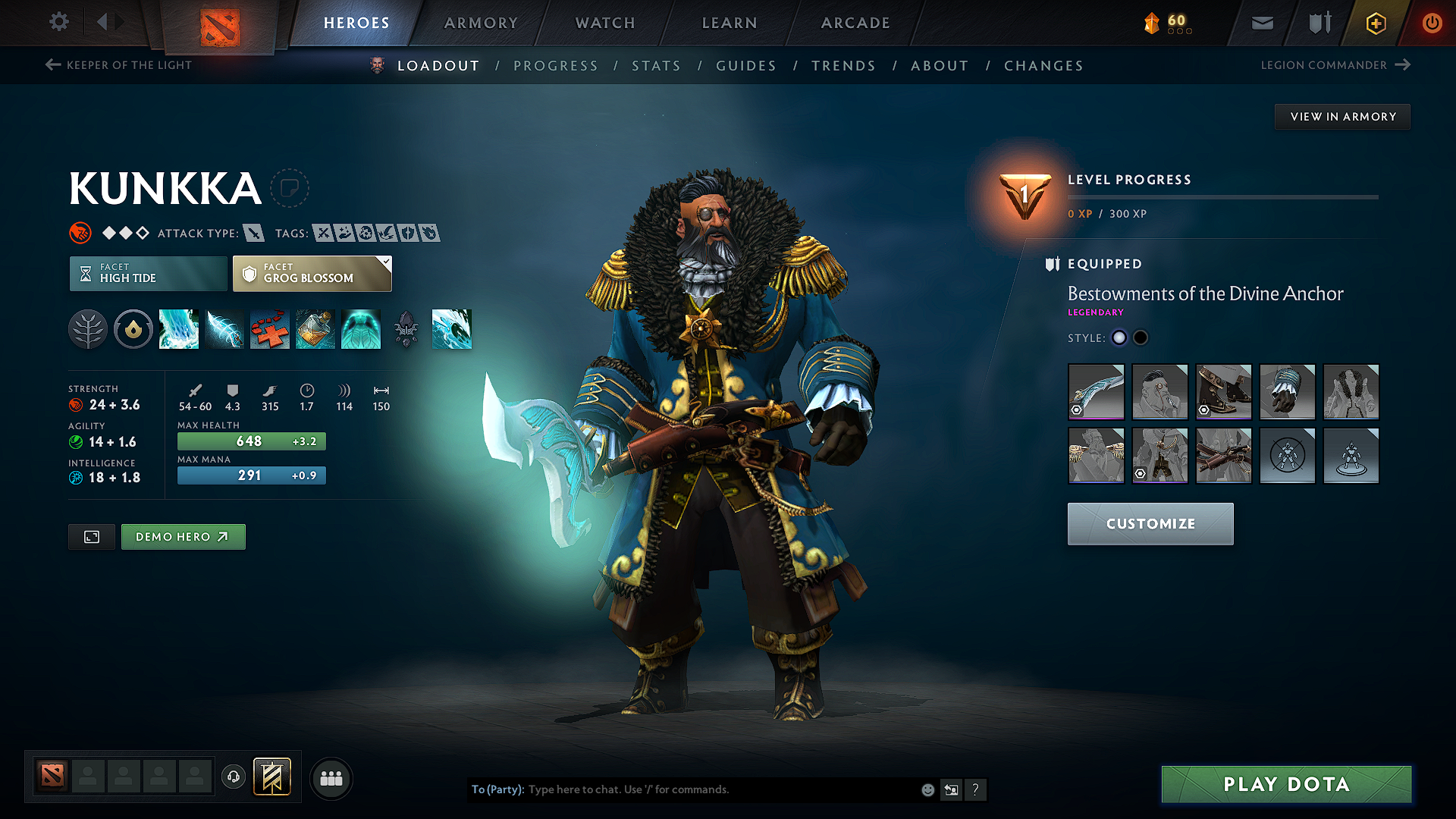This screenshot has height=819, width=1456.
Task: Open the settings gear
Action: point(58,22)
